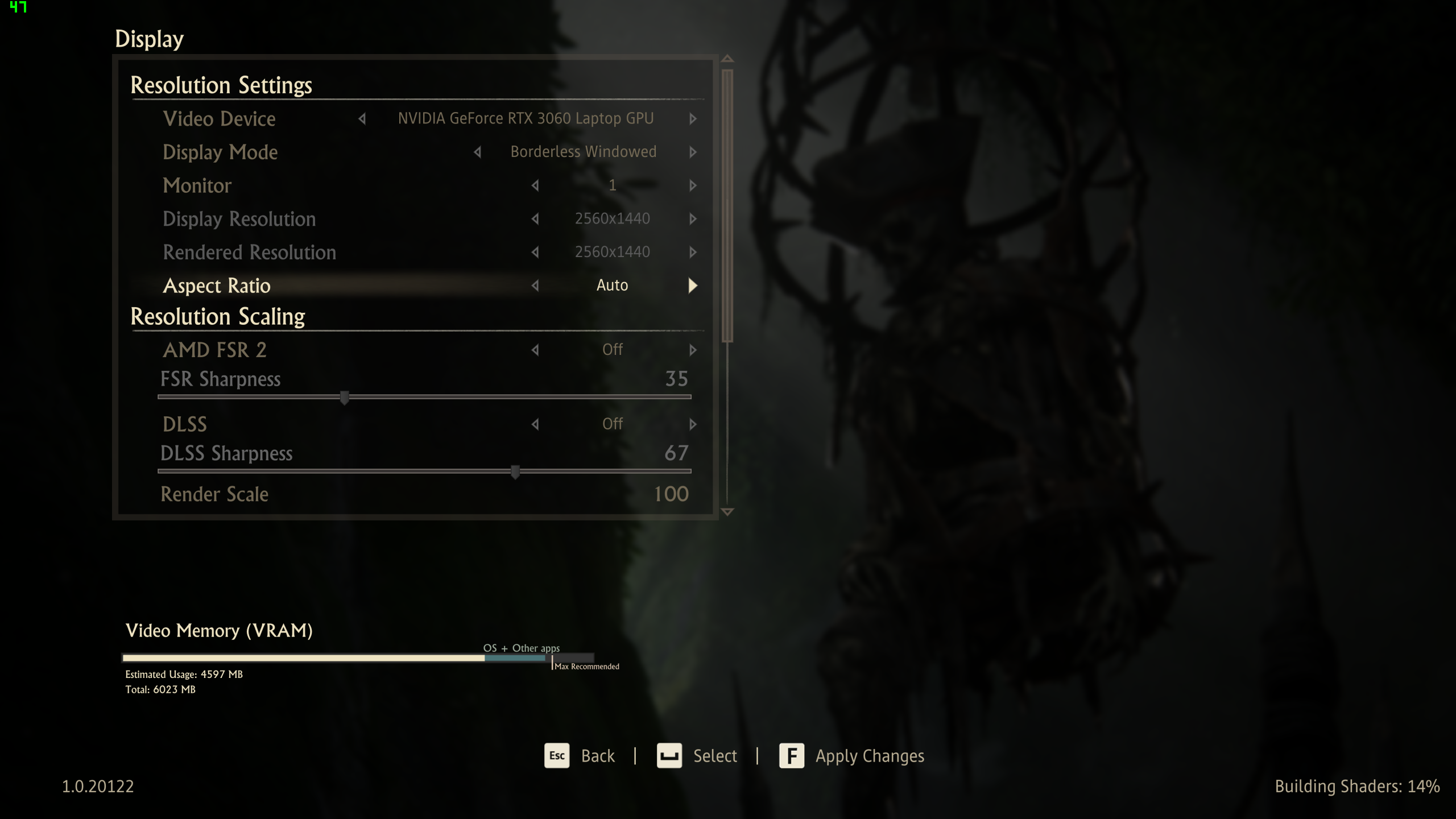Click the FSR Sharpness slider handle

pos(344,397)
